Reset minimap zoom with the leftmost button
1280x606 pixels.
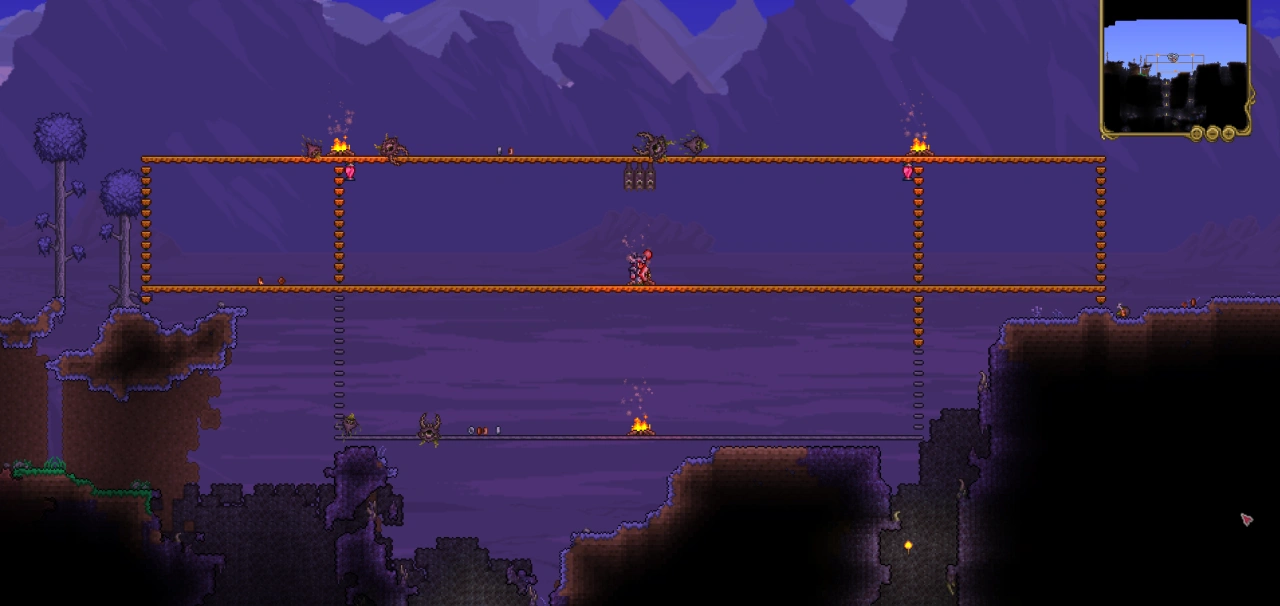(1196, 133)
